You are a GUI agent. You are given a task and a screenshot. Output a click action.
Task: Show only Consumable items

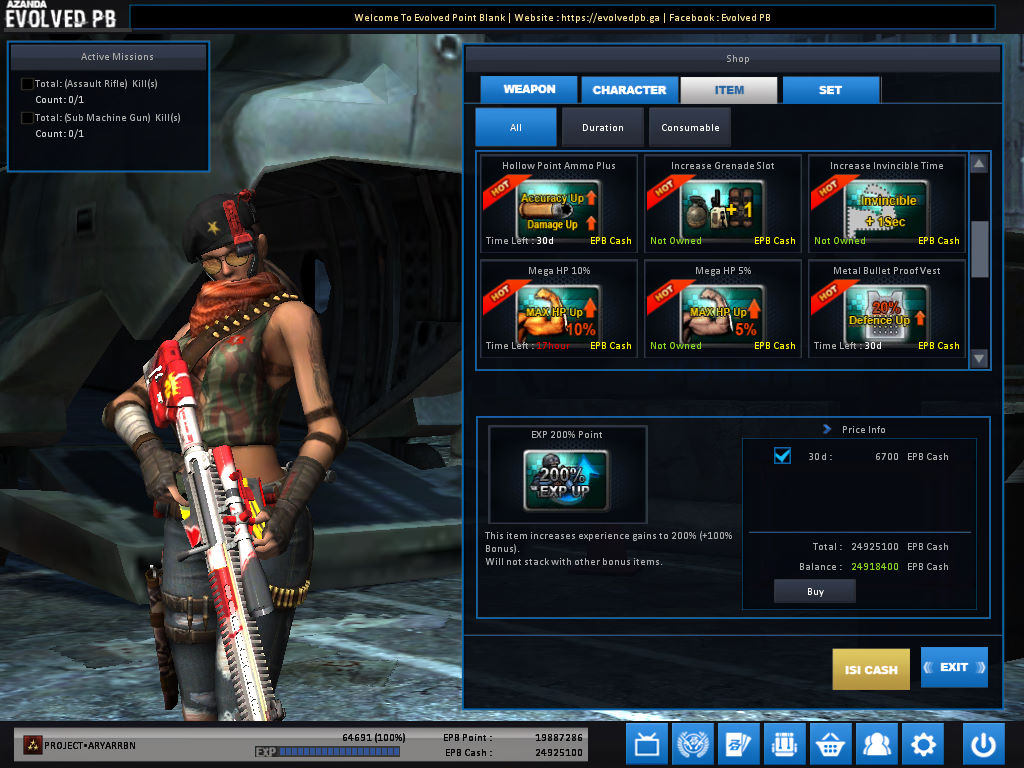[690, 128]
